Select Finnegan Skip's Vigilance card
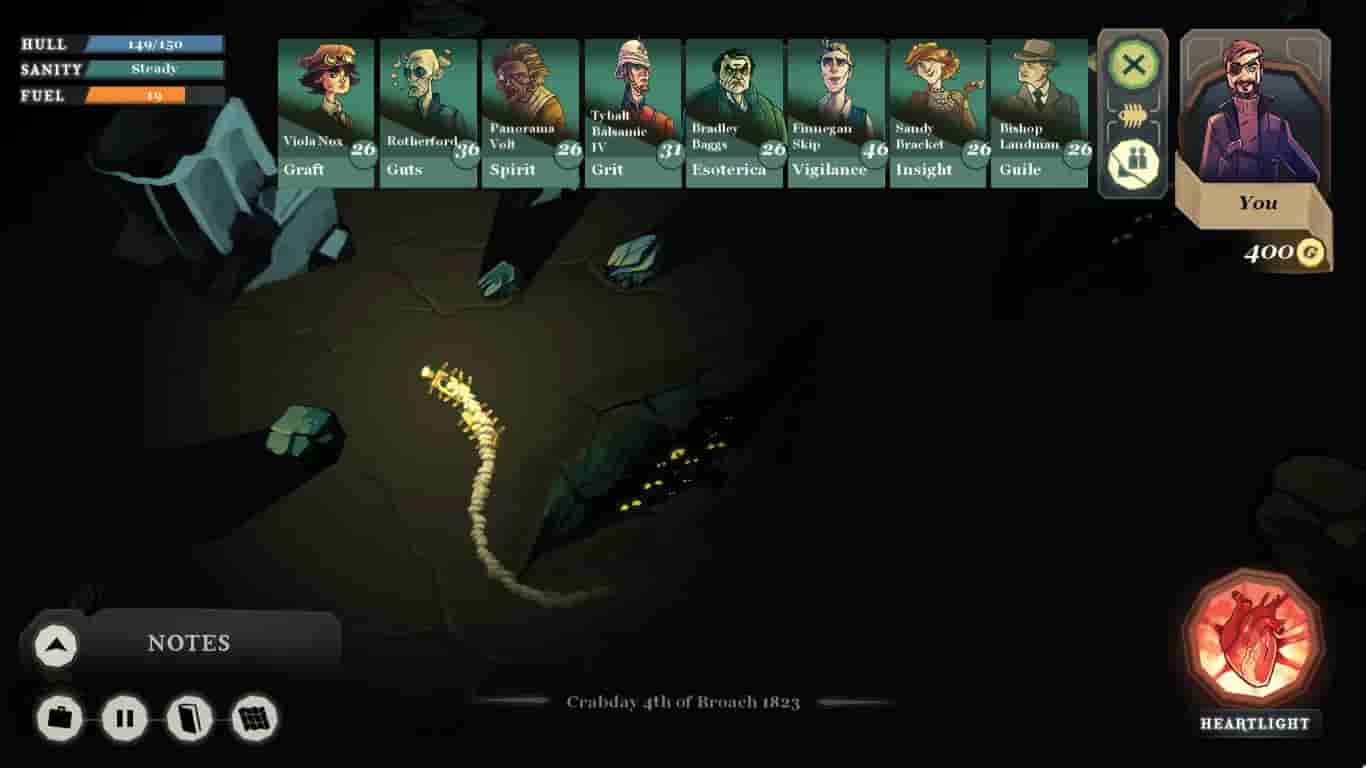Image resolution: width=1366 pixels, height=768 pixels. [837, 112]
